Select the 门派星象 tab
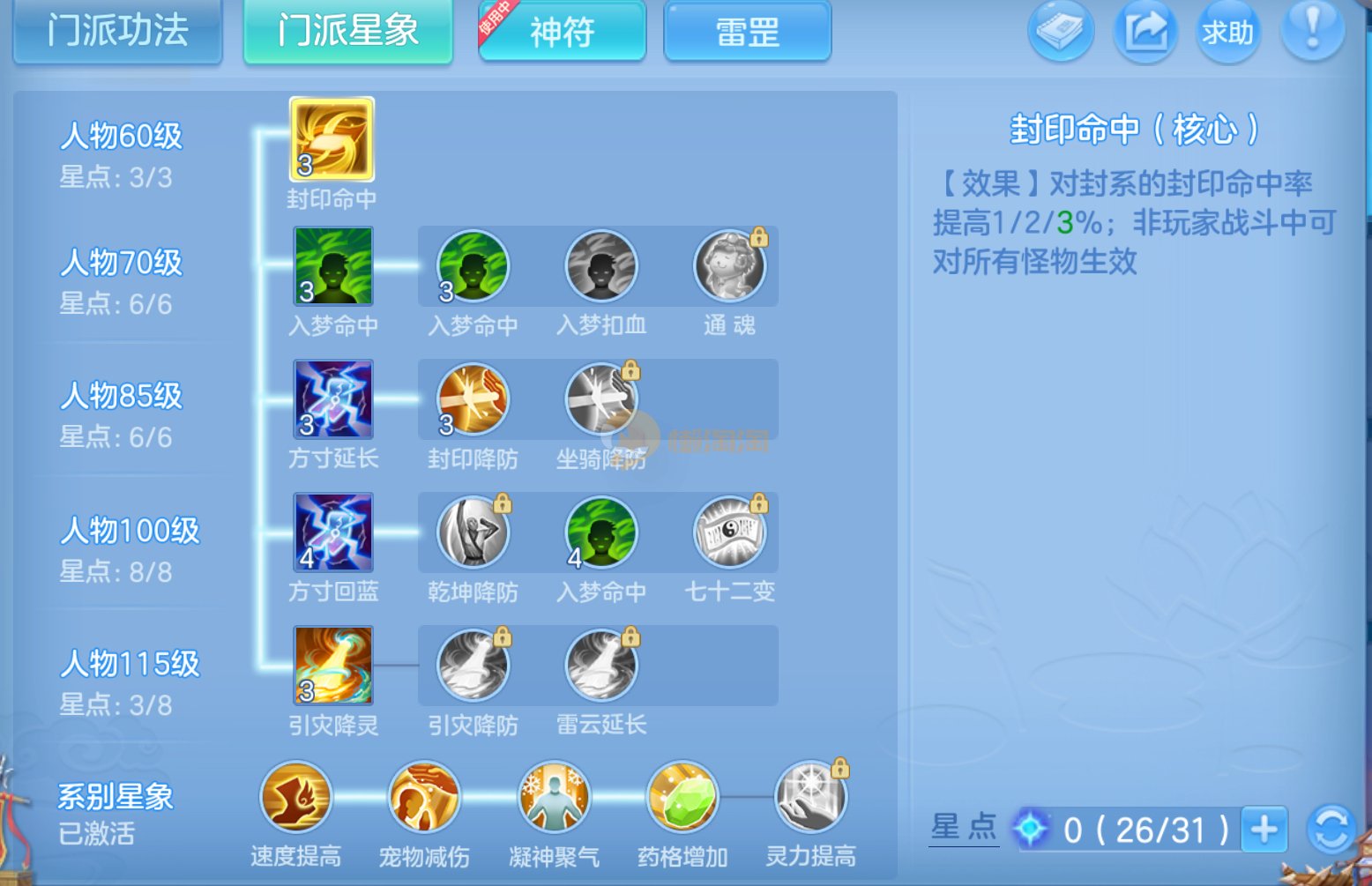The width and height of the screenshot is (1372, 886). [347, 32]
